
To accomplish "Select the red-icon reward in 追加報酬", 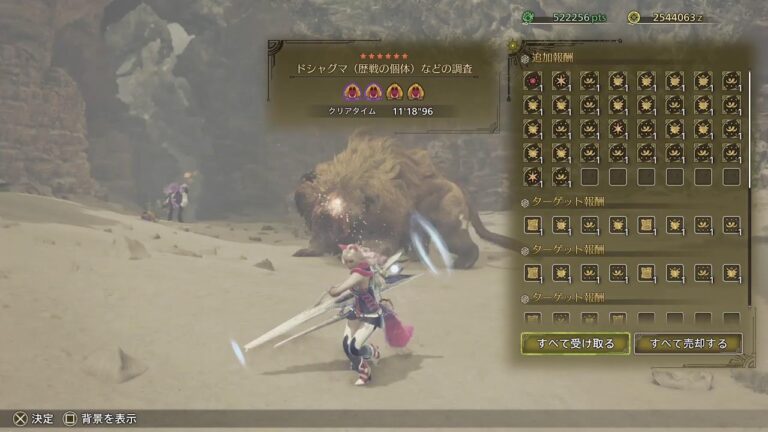I will 532,81.
